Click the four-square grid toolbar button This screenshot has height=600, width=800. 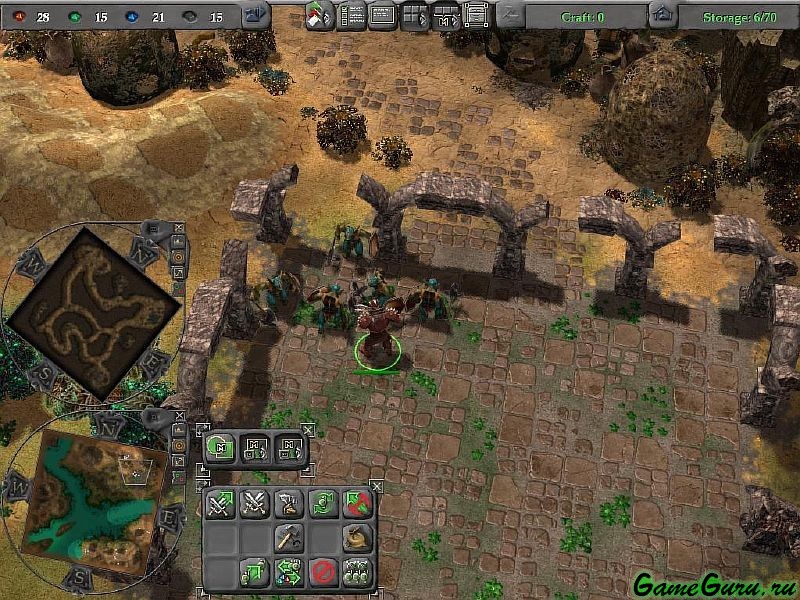[414, 15]
